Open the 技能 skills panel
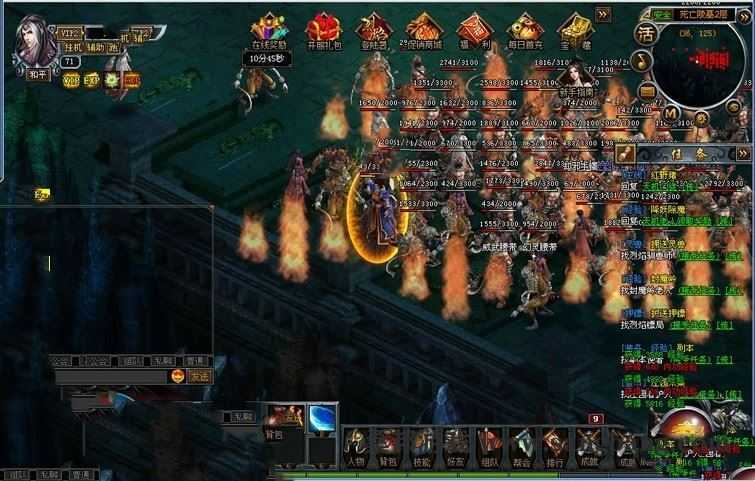Screen dimensions: 755x481 point(422,443)
